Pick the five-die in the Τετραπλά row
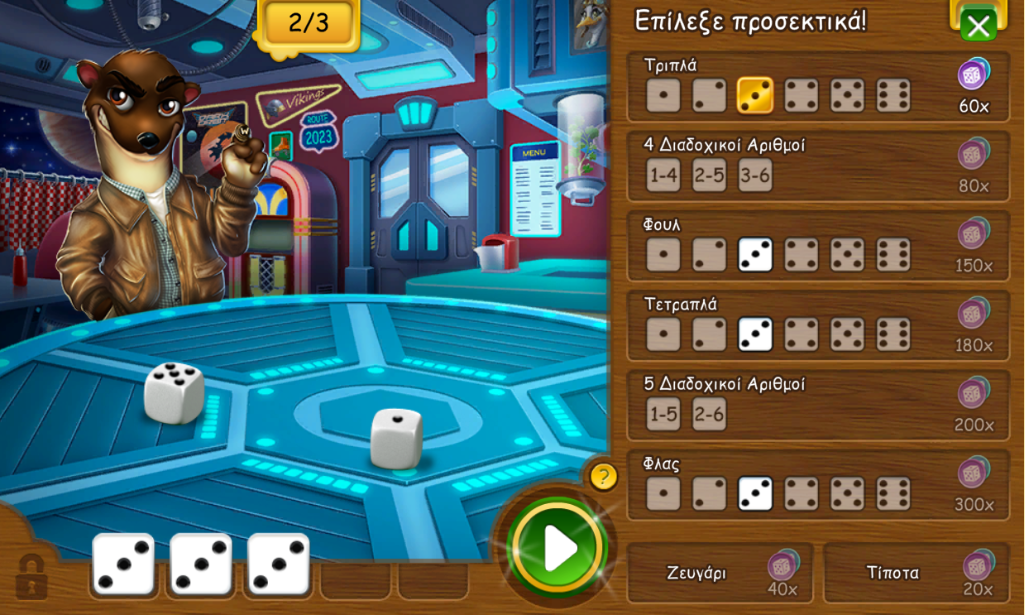Viewport: 1025px width, 615px height. click(847, 334)
